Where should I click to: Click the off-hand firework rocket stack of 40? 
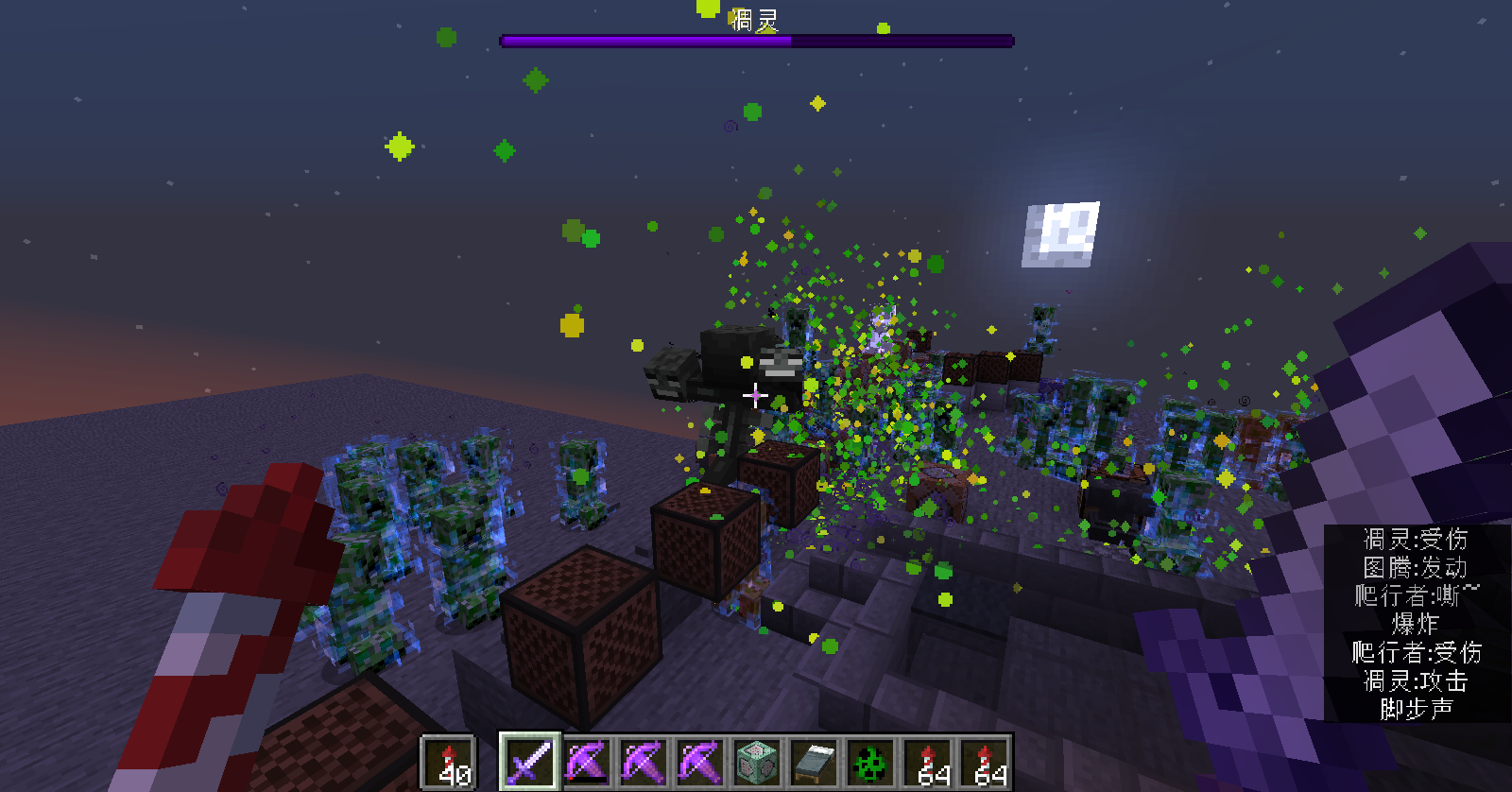[x=450, y=762]
